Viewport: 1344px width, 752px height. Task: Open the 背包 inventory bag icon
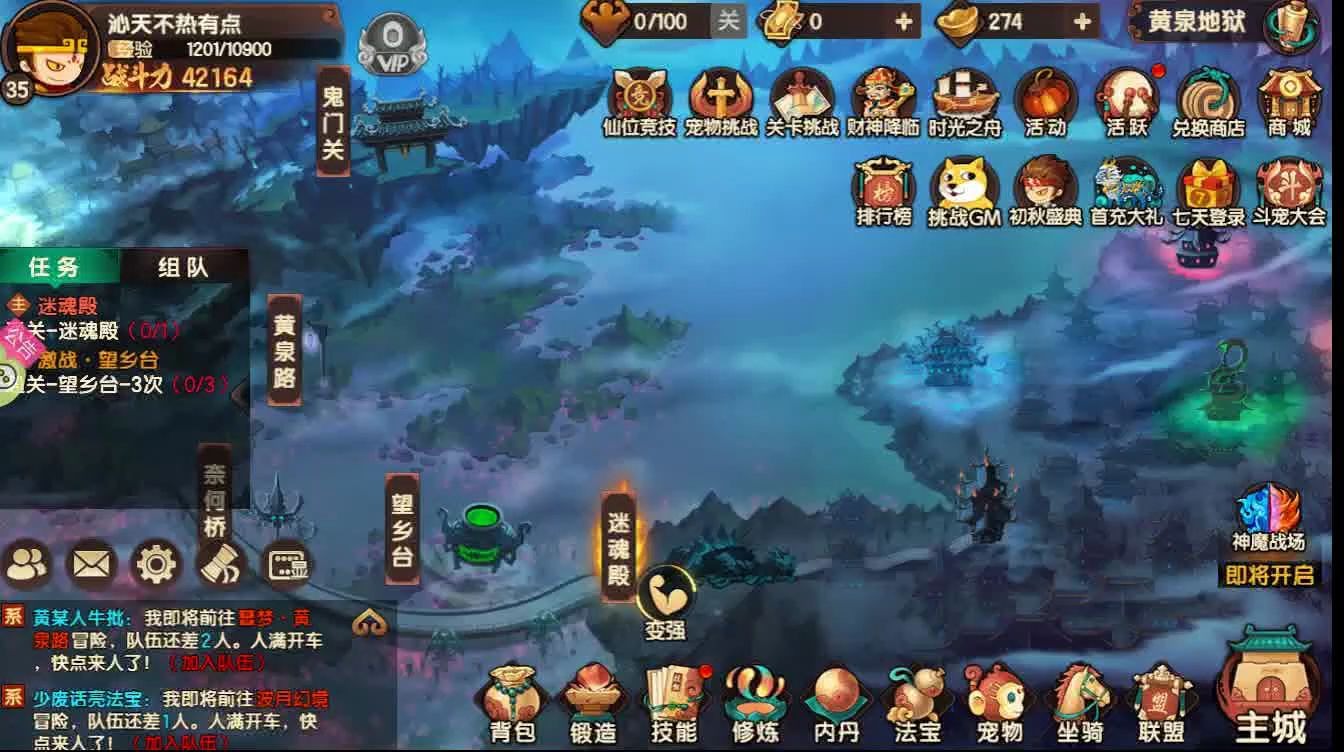[513, 700]
